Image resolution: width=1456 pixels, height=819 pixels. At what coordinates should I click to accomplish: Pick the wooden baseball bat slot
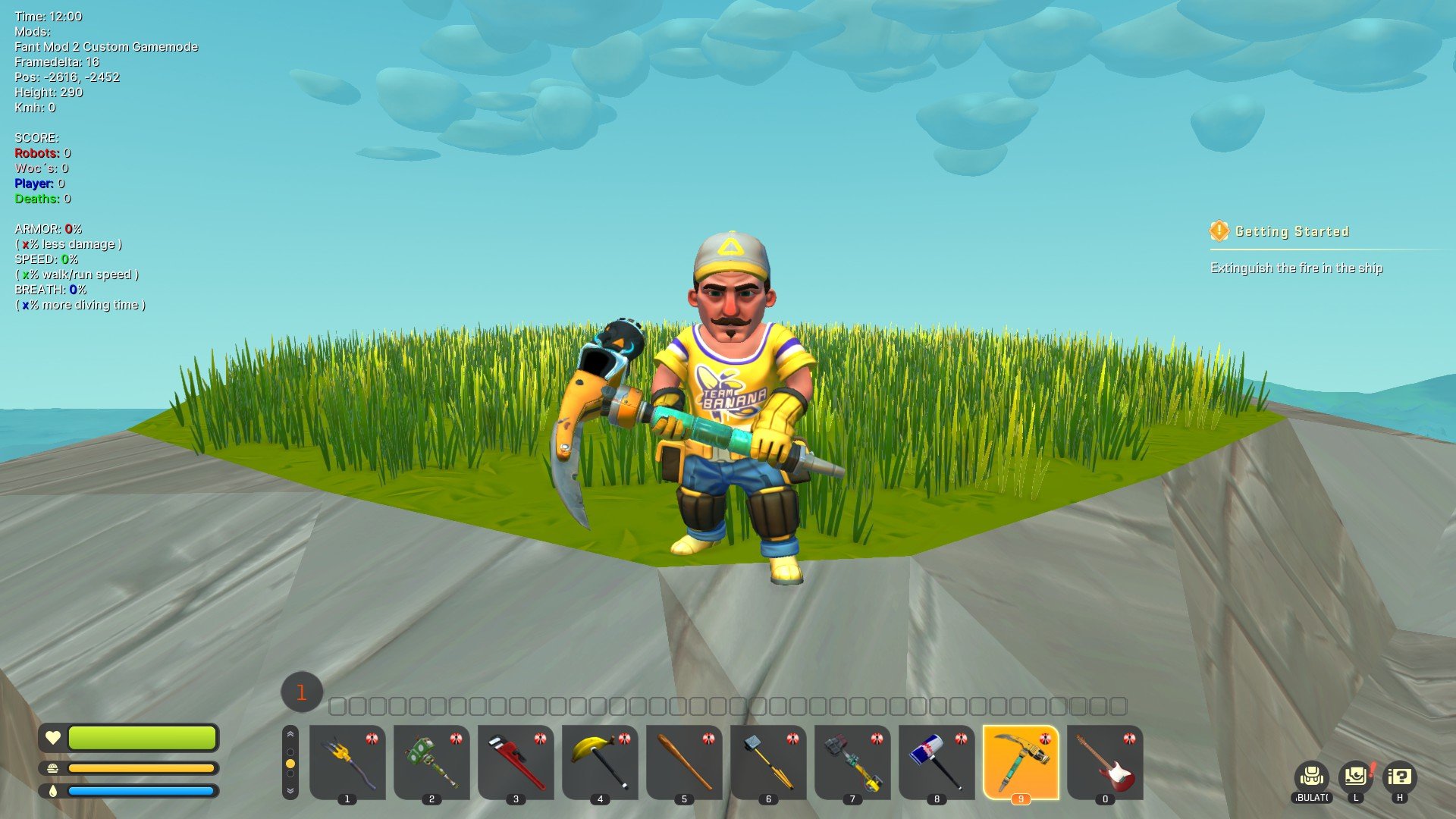click(x=684, y=761)
